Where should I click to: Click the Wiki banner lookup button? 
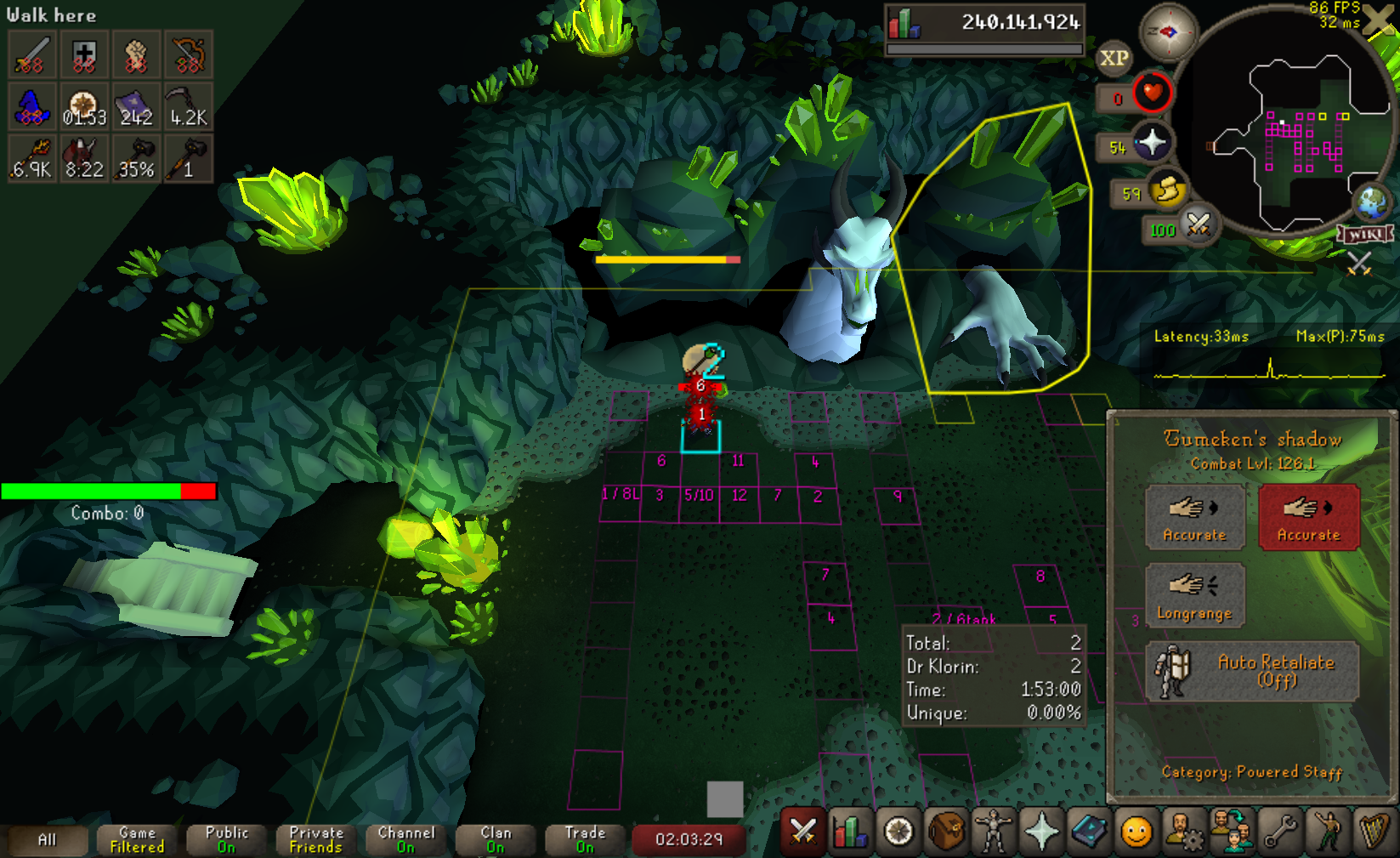click(x=1365, y=234)
